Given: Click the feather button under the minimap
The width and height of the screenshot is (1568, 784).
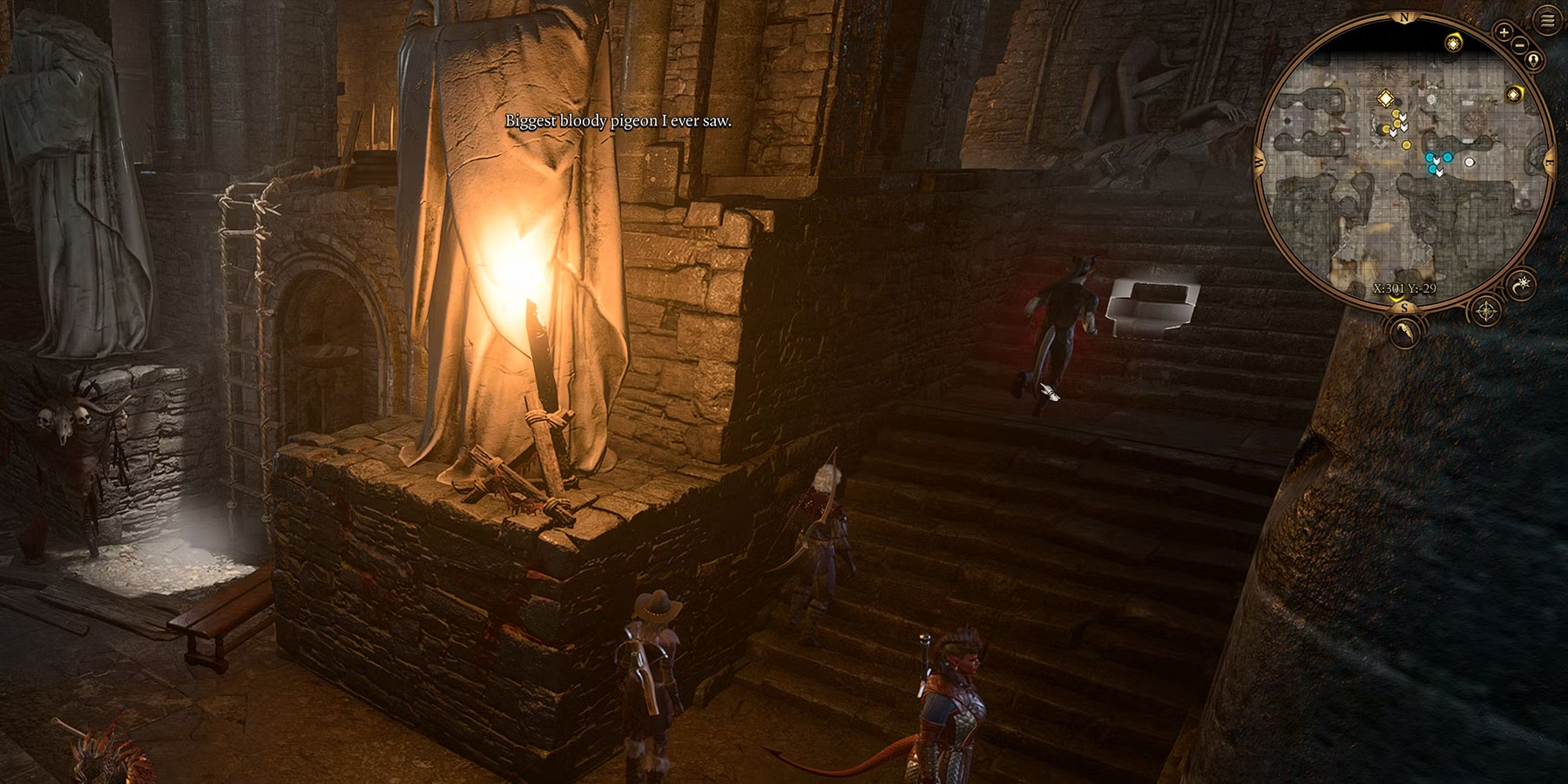Looking at the screenshot, I should pos(1404,330).
